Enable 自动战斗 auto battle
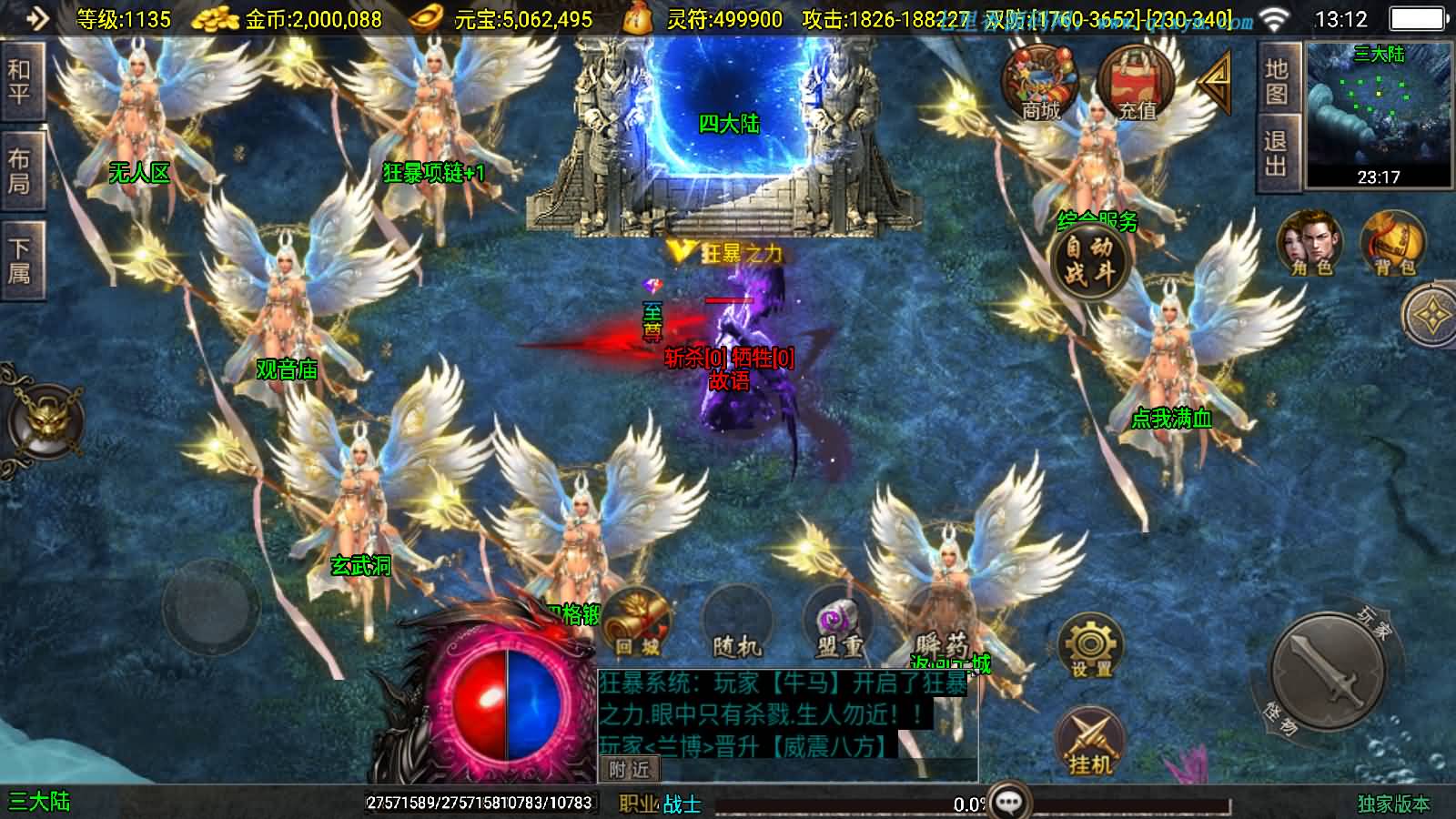This screenshot has height=819, width=1456. pos(1088,260)
